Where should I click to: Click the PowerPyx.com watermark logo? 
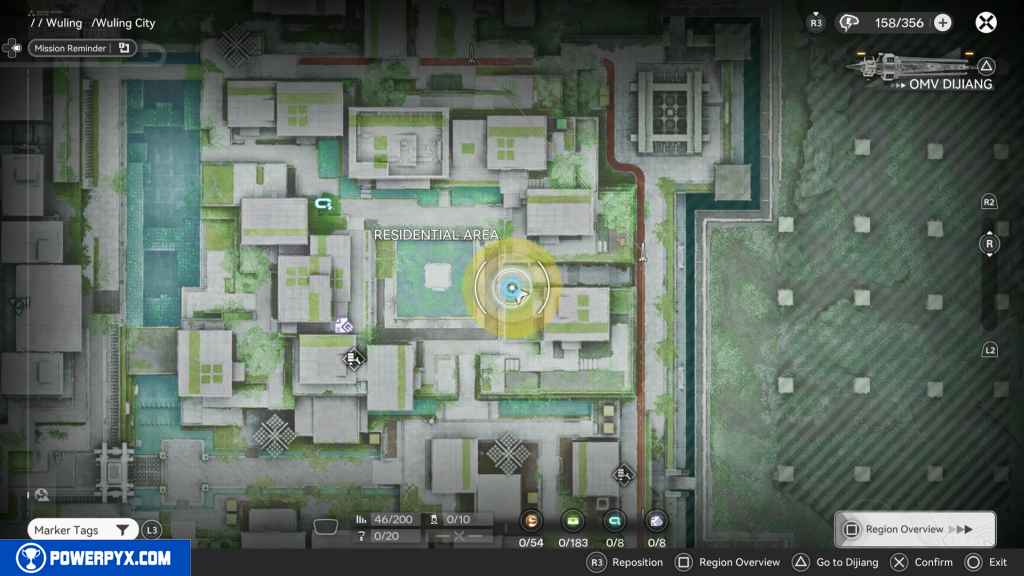point(94,558)
